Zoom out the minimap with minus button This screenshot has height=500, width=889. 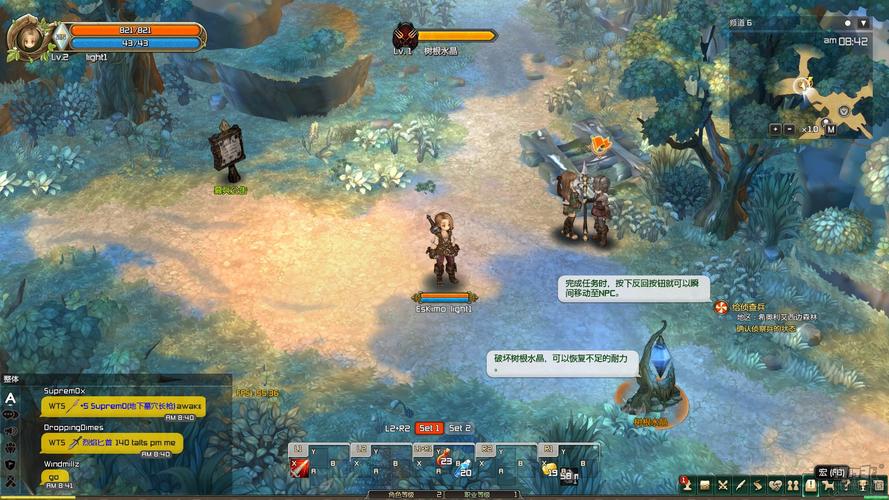789,129
